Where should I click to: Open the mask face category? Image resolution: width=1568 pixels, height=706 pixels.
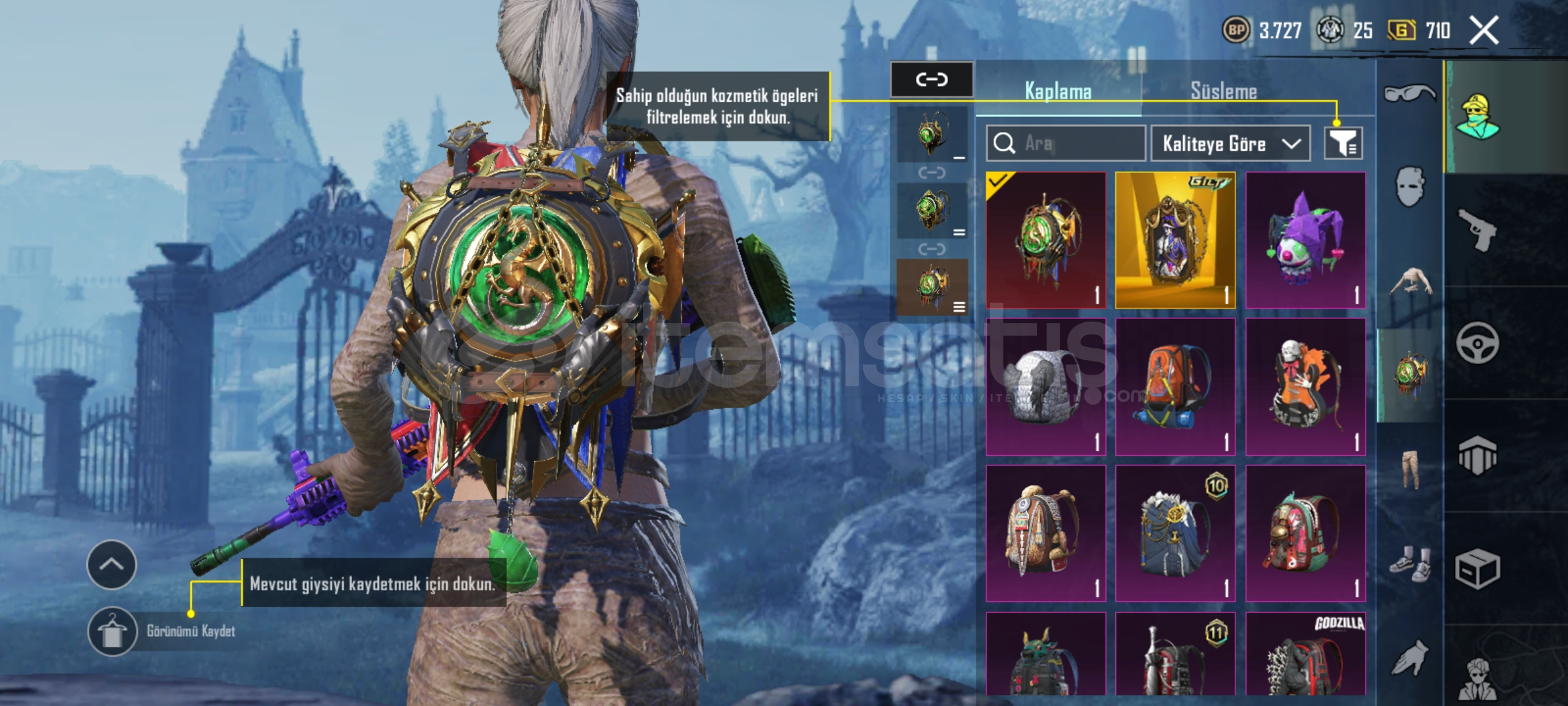coord(1409,186)
